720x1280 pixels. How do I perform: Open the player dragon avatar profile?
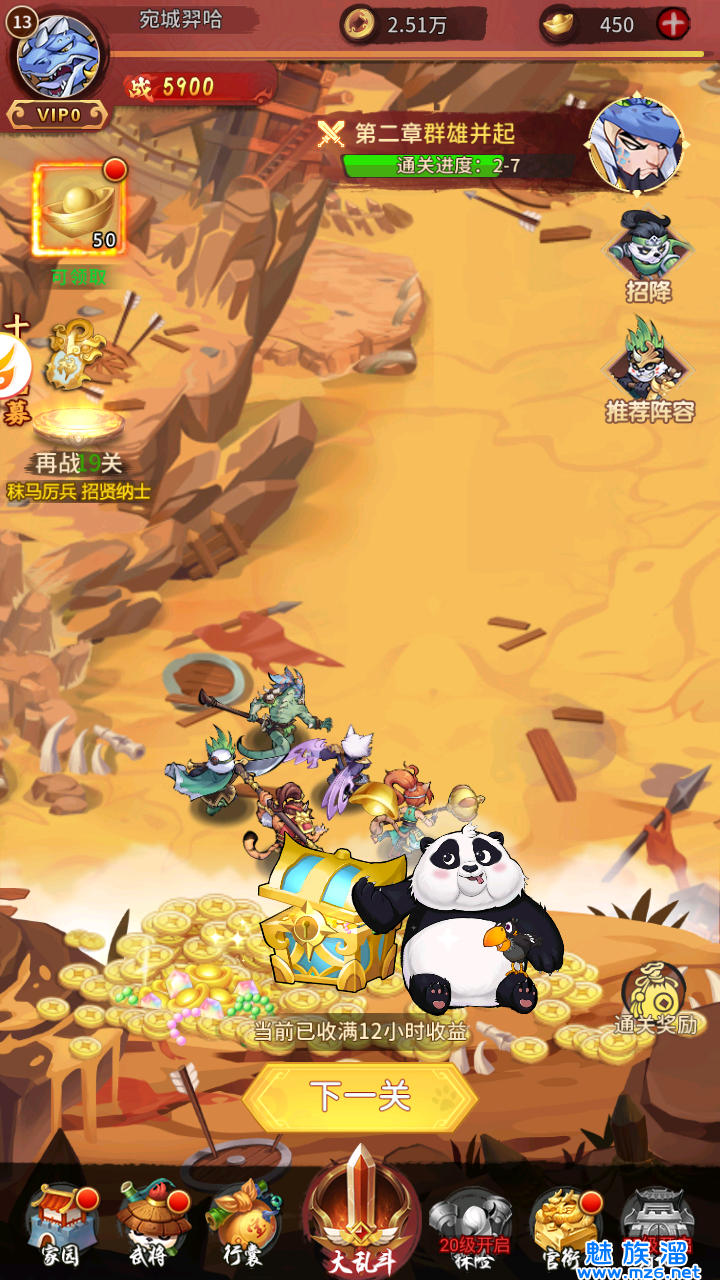click(58, 57)
